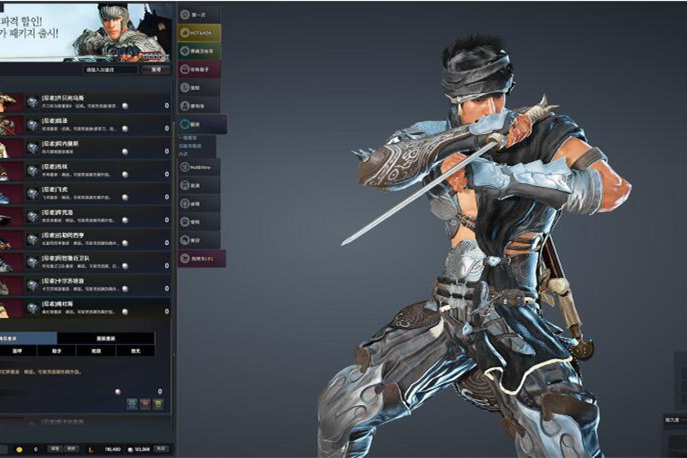Click the search button beside the input

coord(157,70)
